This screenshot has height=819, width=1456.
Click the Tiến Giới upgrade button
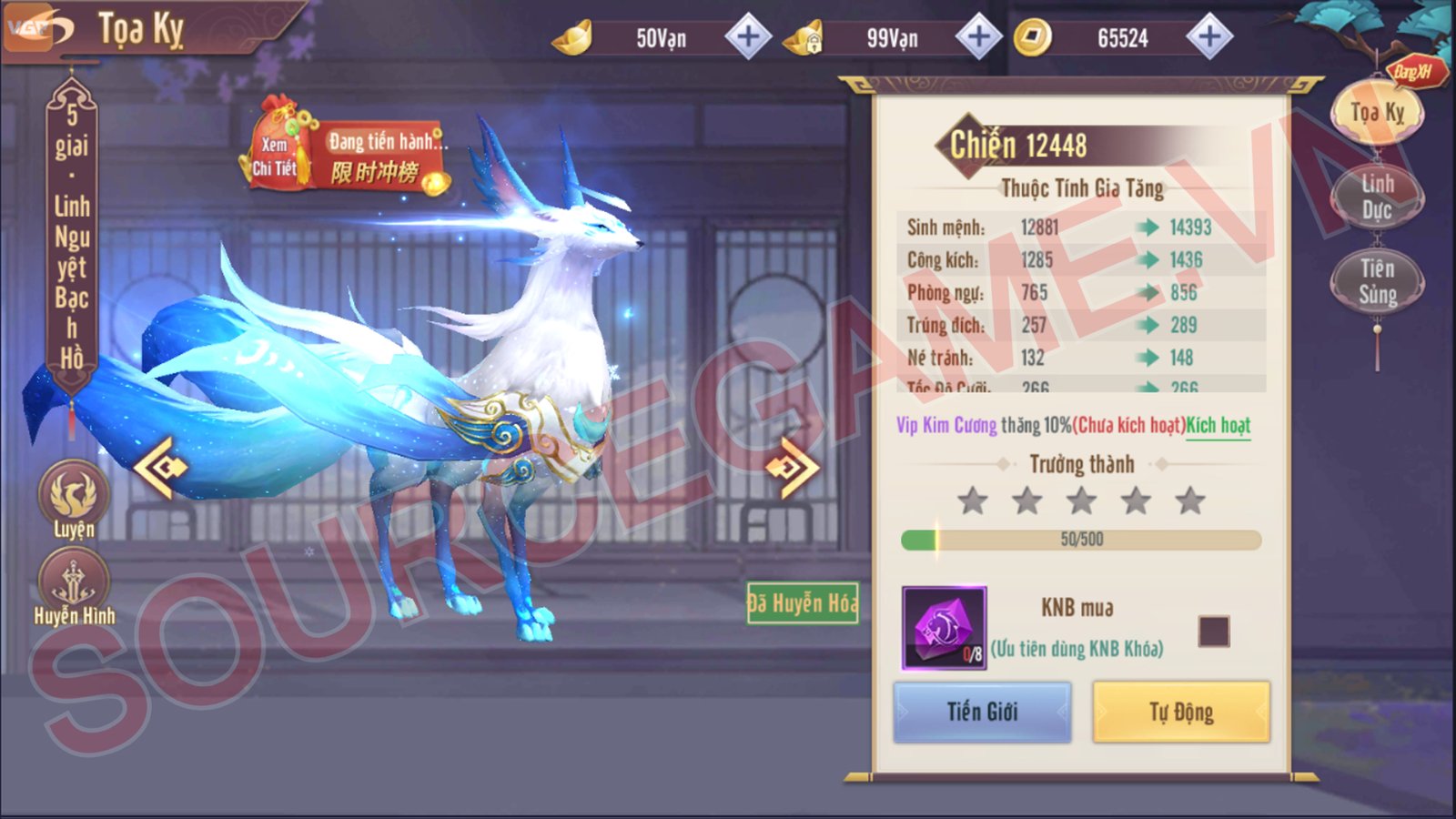coord(982,712)
